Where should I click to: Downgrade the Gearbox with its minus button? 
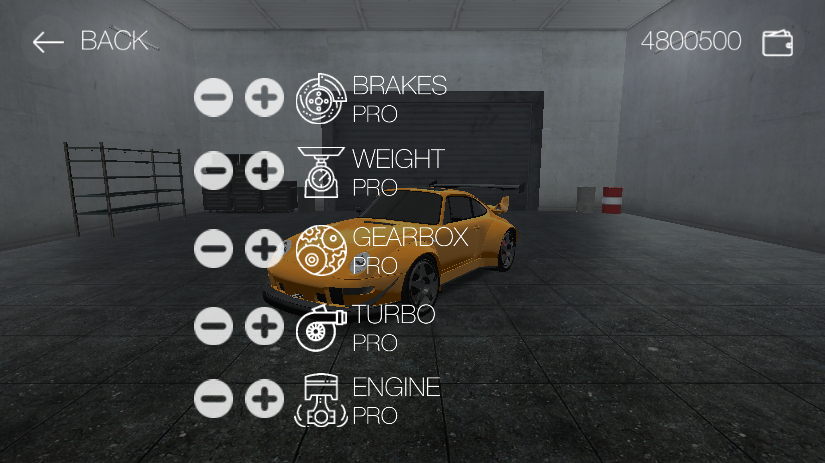coord(213,248)
